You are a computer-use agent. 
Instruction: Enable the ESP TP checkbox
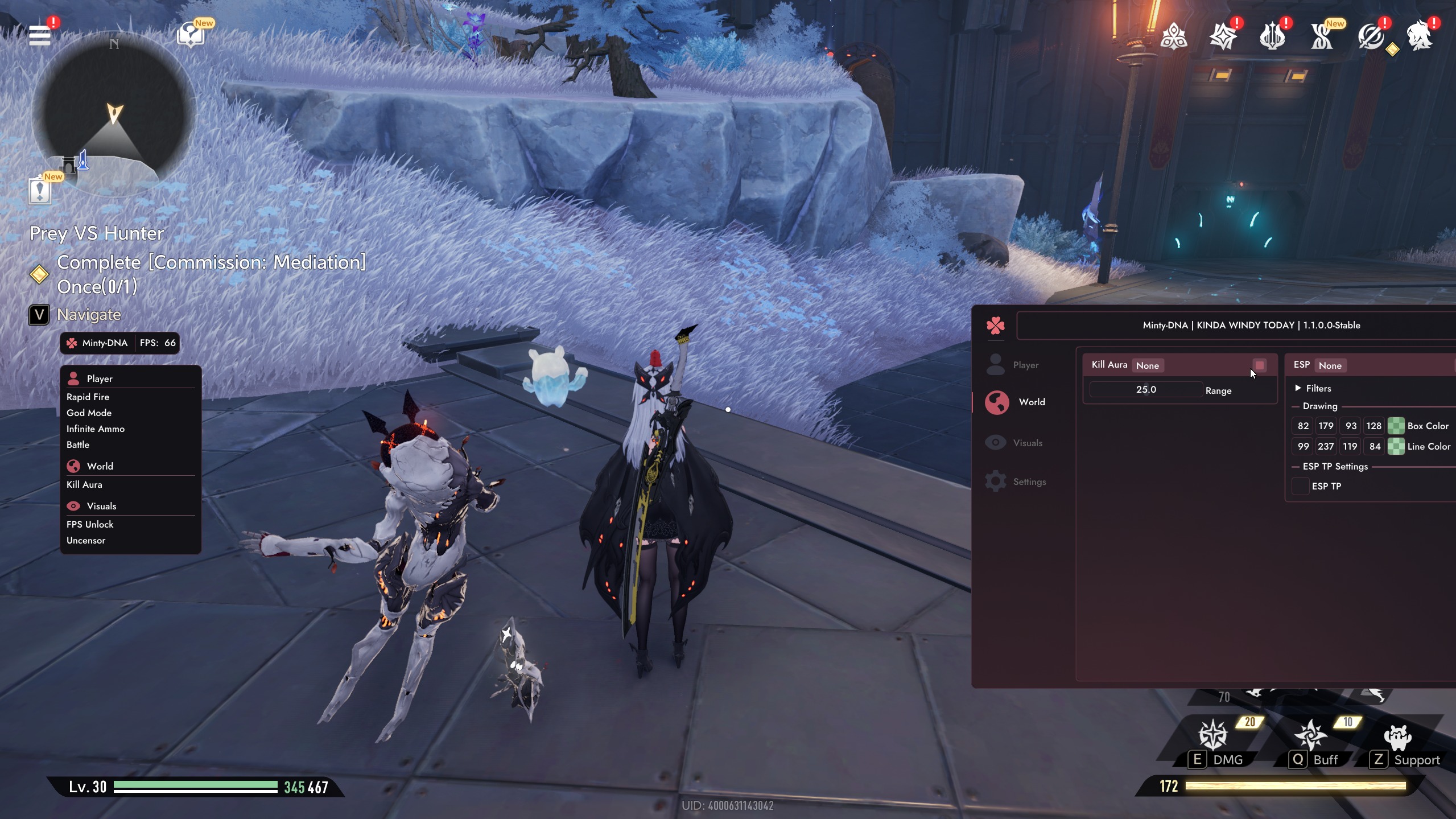click(x=1301, y=486)
